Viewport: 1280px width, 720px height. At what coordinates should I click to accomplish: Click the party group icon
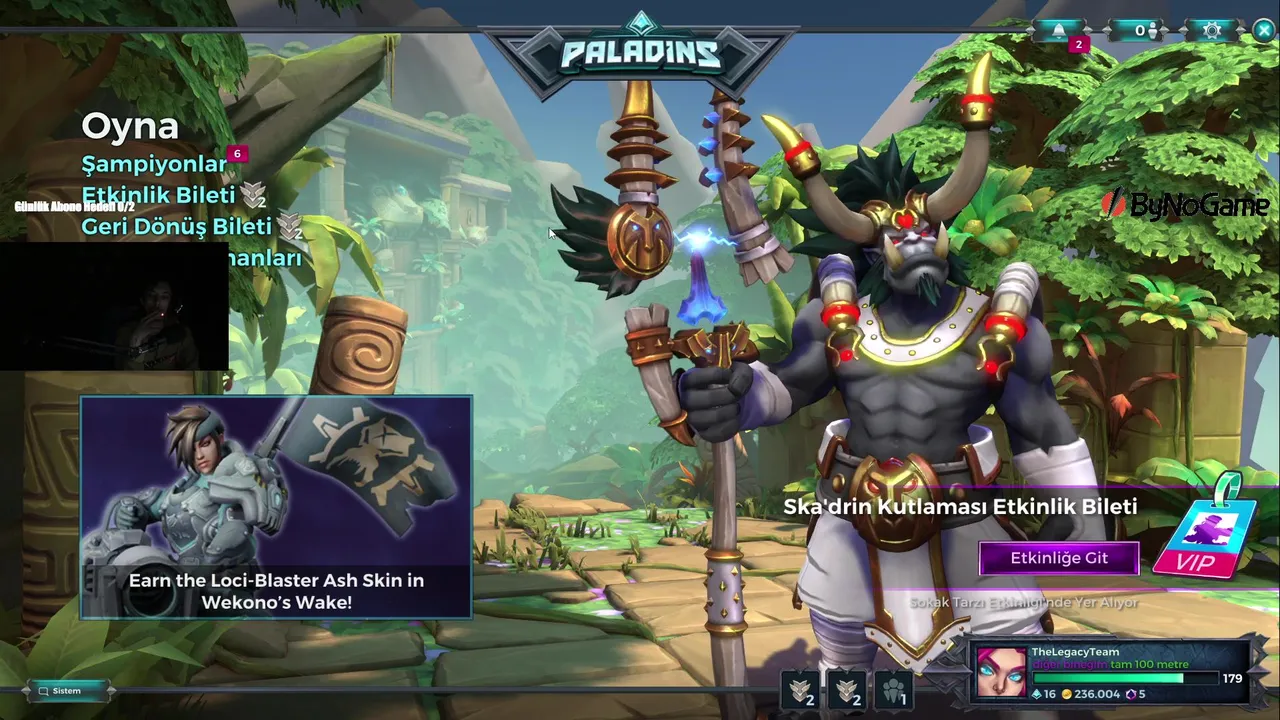[894, 689]
